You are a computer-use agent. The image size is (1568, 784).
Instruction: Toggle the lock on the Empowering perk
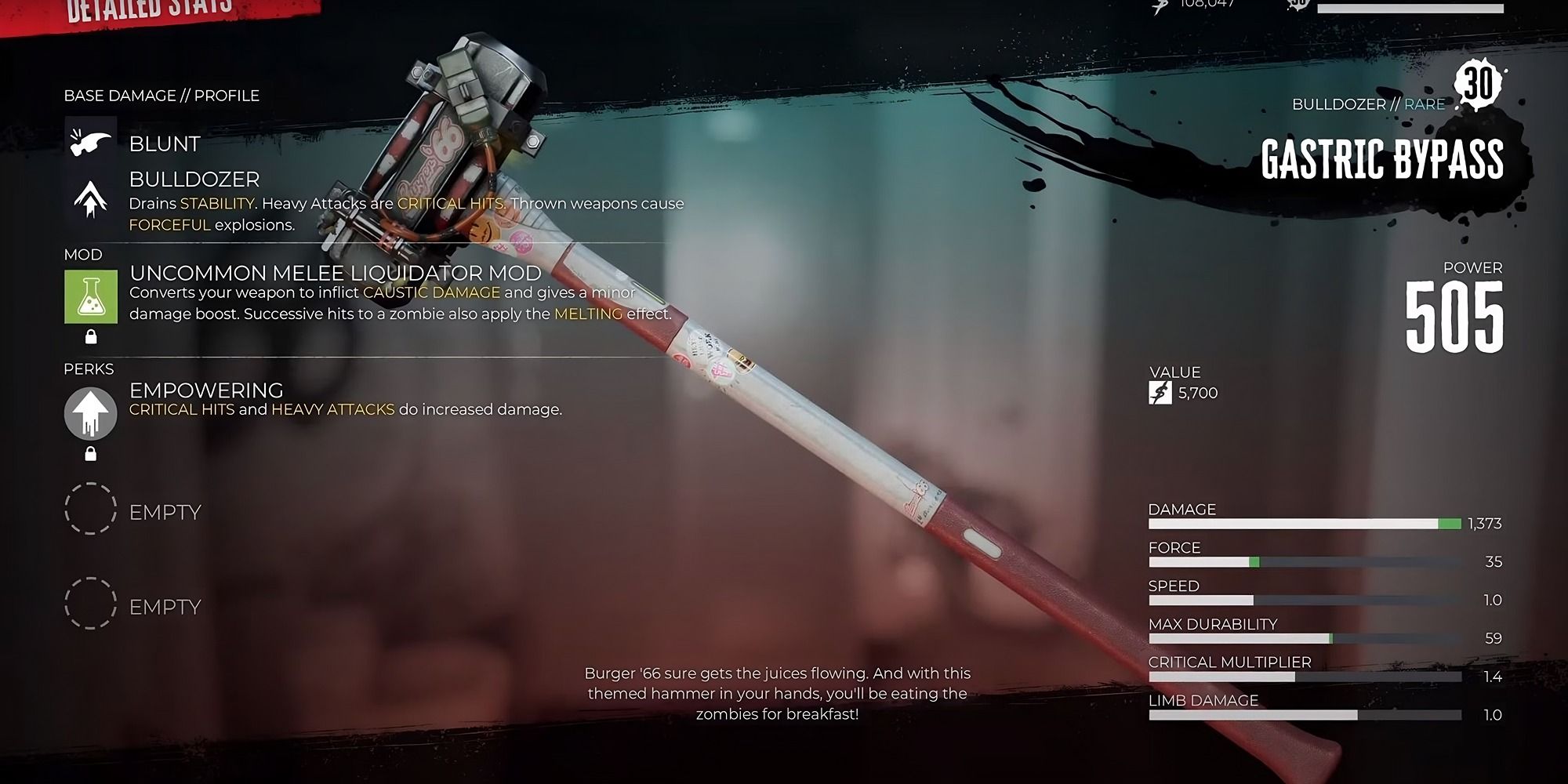93,454
